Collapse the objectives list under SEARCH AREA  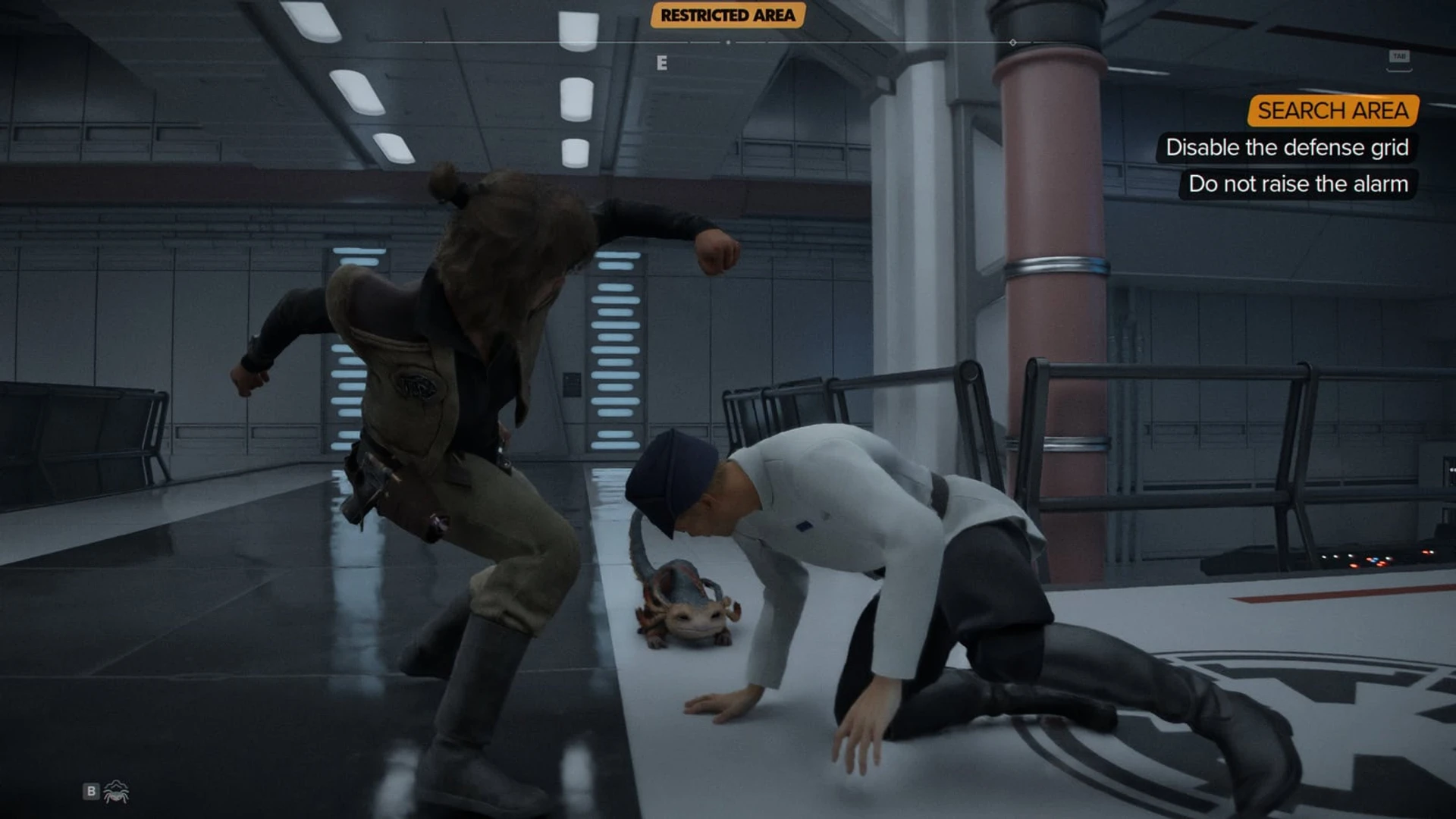click(x=1332, y=112)
